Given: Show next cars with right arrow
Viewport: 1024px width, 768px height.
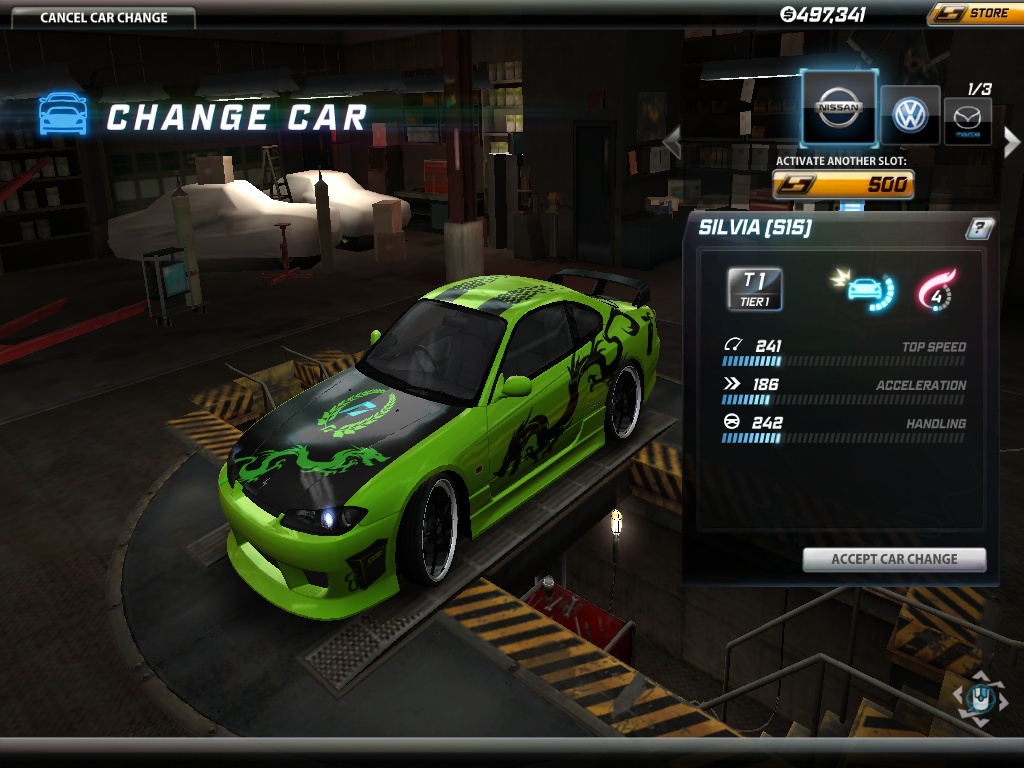Looking at the screenshot, I should tap(1011, 142).
